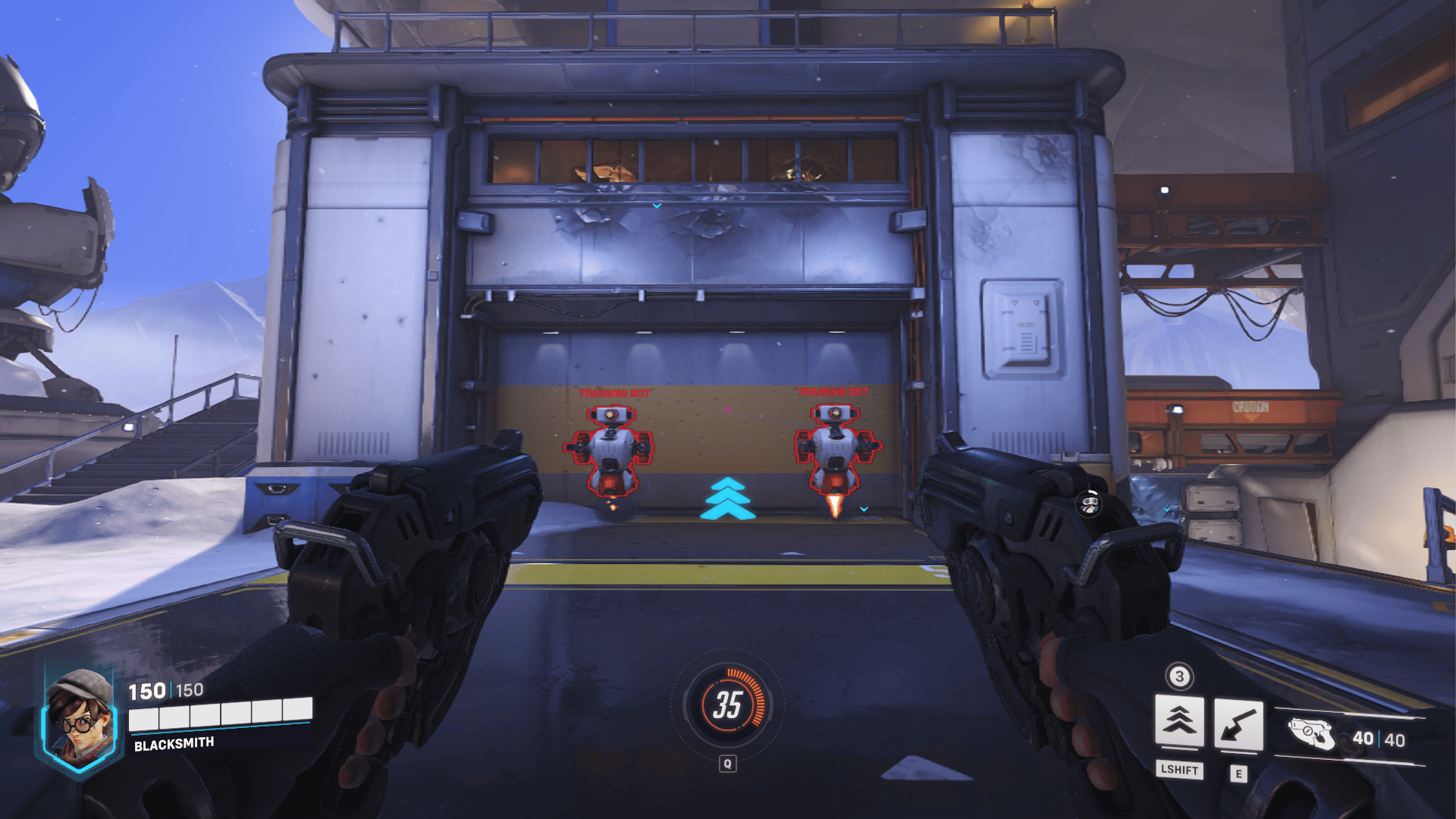Viewport: 1456px width, 819px height.
Task: Click the LSHIFT keybind label
Action: pos(1181,771)
